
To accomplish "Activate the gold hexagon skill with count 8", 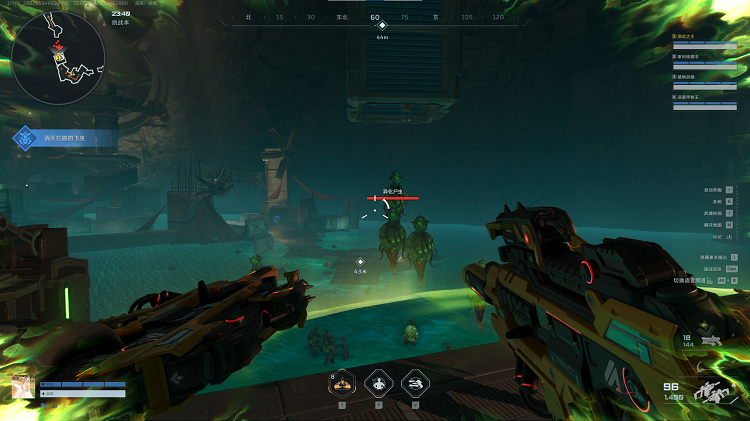I will click(x=342, y=382).
